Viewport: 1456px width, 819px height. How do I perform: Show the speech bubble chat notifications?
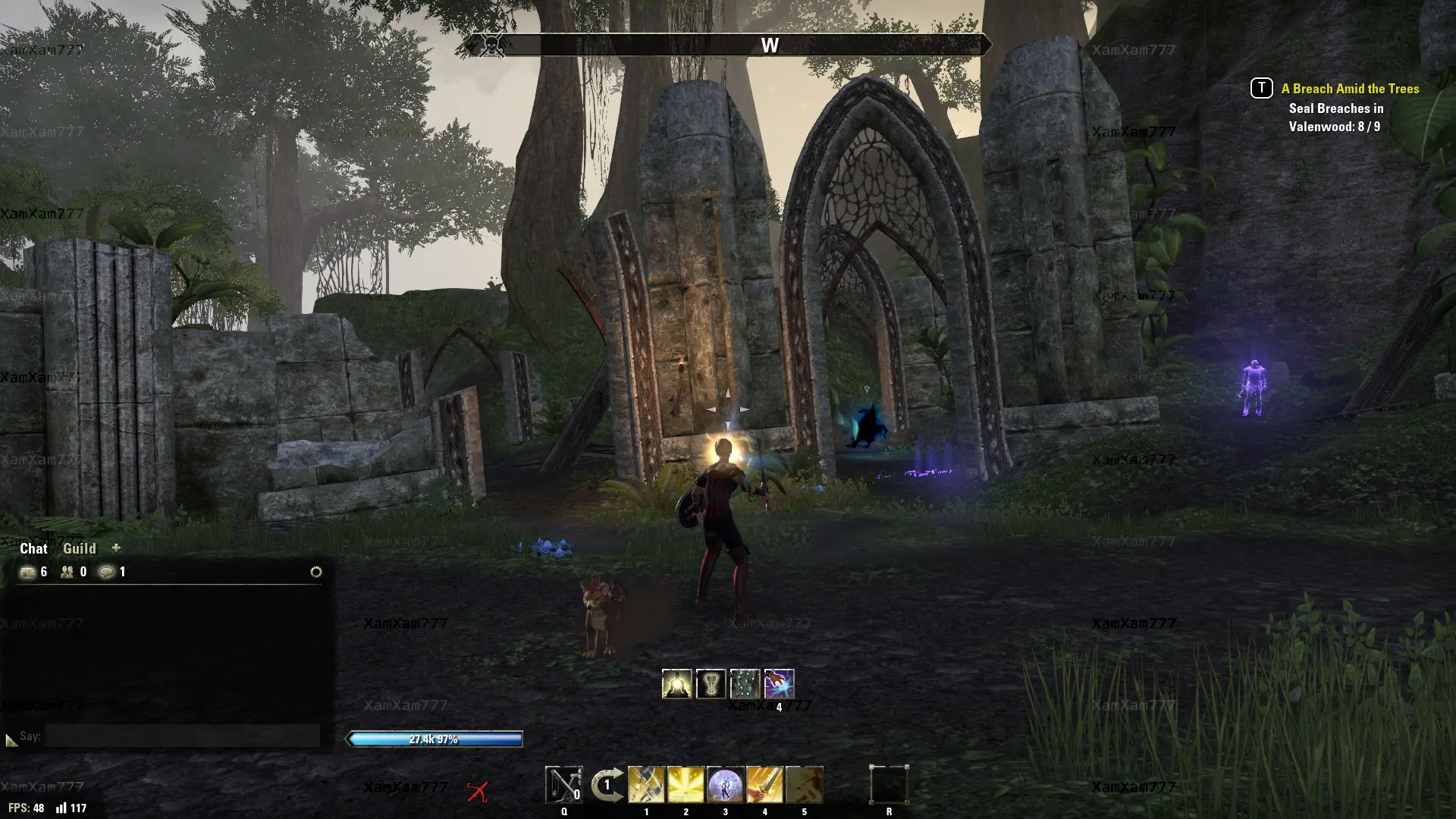107,572
